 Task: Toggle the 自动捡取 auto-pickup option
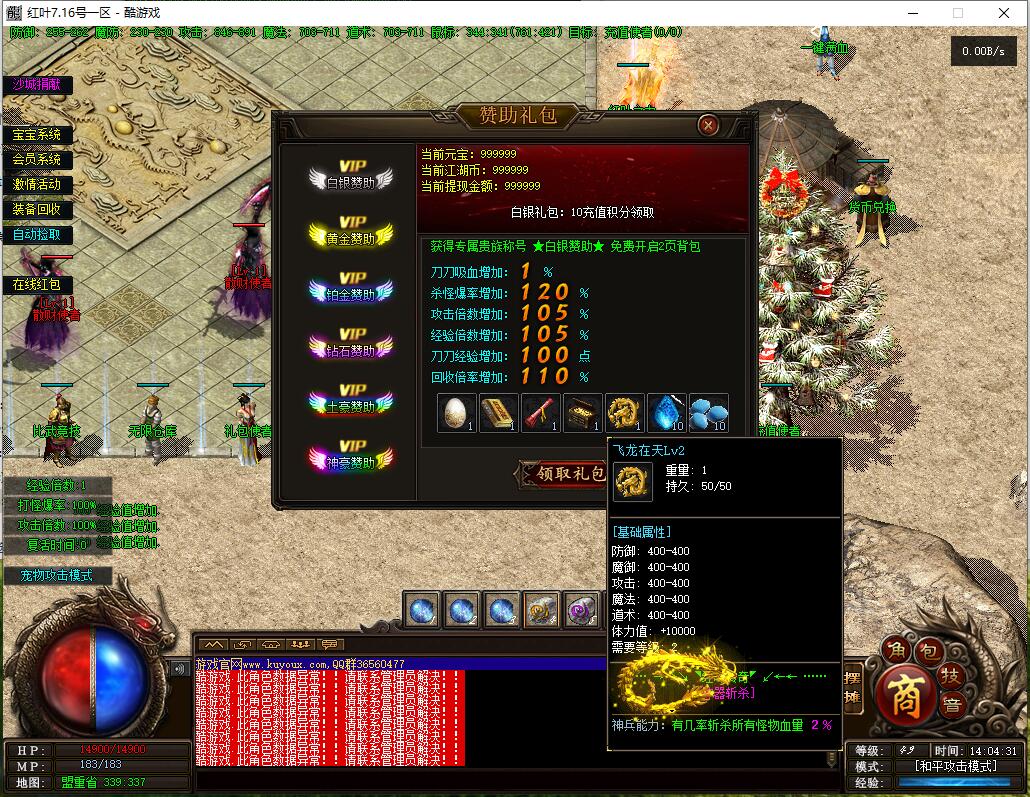pos(37,235)
